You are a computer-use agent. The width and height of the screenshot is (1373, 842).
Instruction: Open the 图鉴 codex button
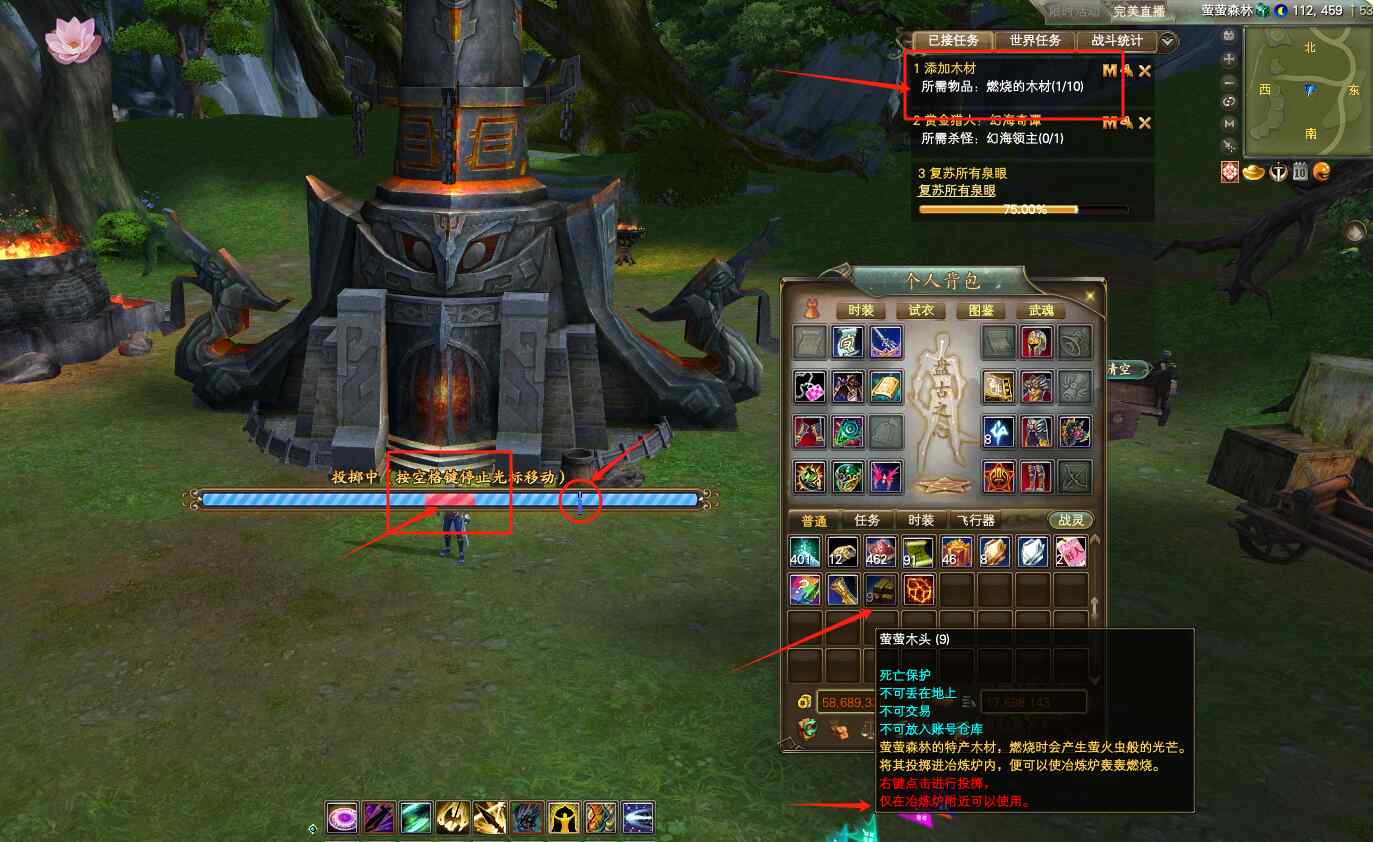tap(981, 311)
